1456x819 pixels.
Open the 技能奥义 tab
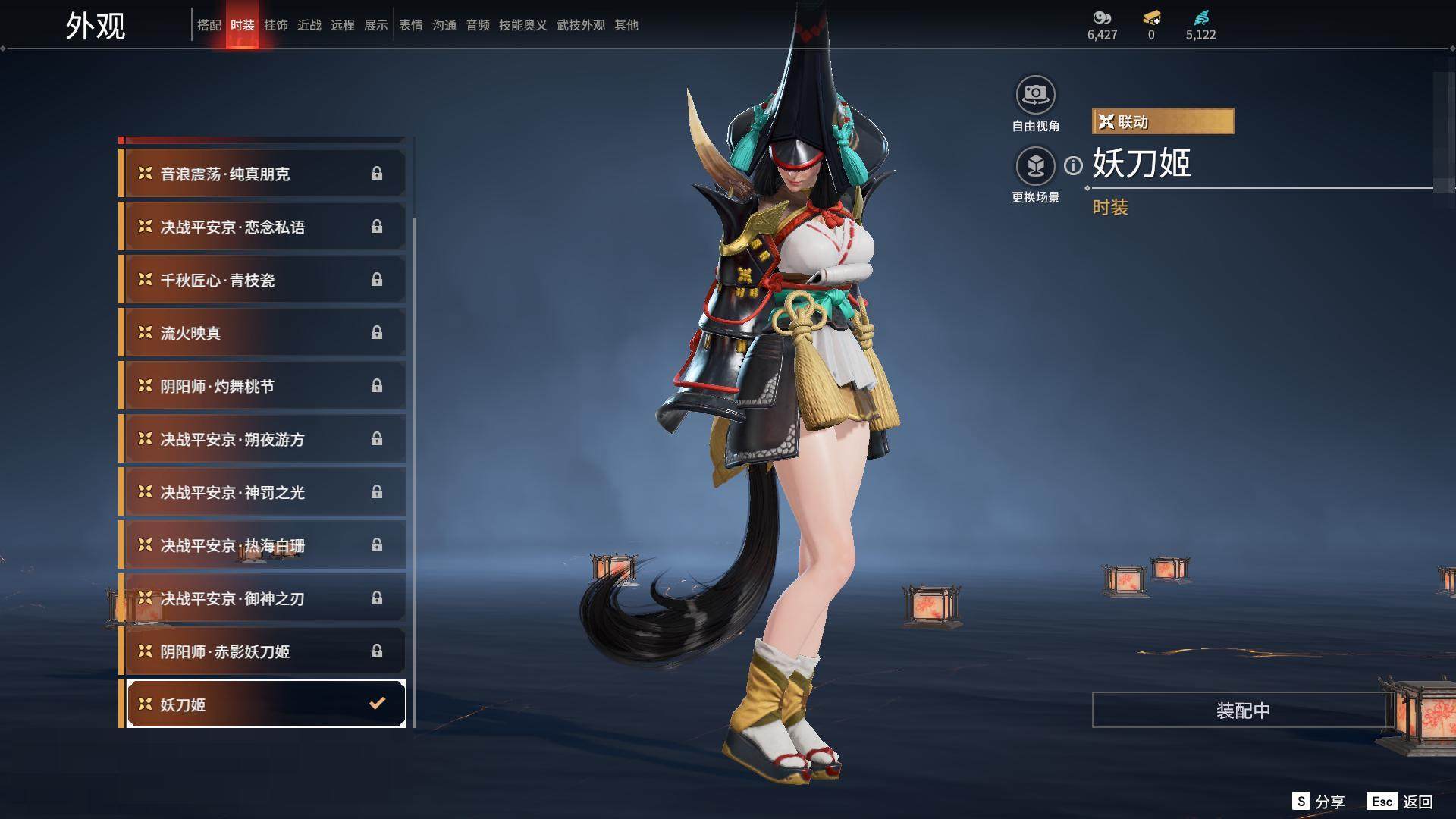pos(522,25)
